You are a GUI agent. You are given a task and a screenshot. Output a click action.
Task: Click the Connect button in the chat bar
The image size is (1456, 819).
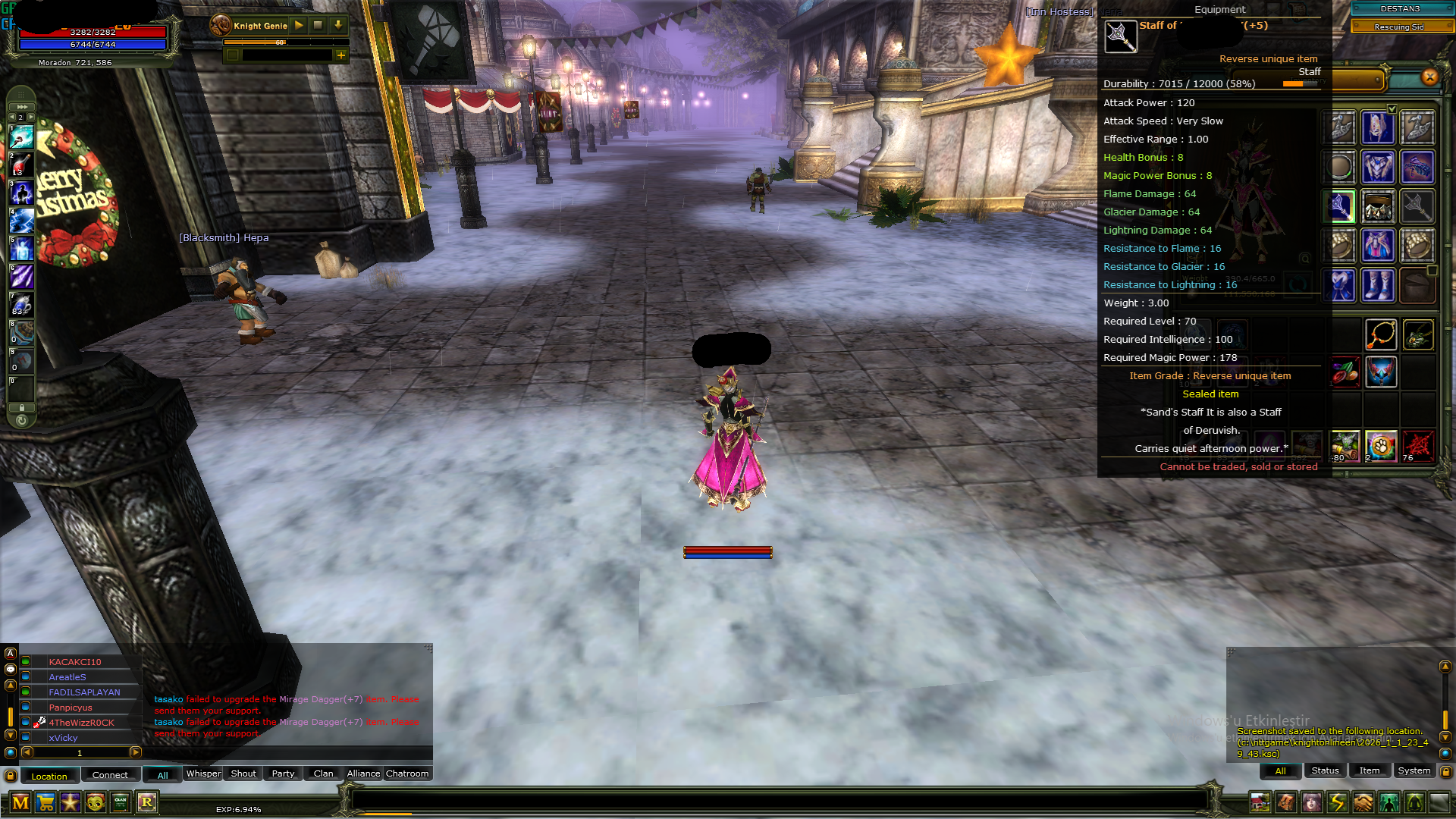(110, 775)
